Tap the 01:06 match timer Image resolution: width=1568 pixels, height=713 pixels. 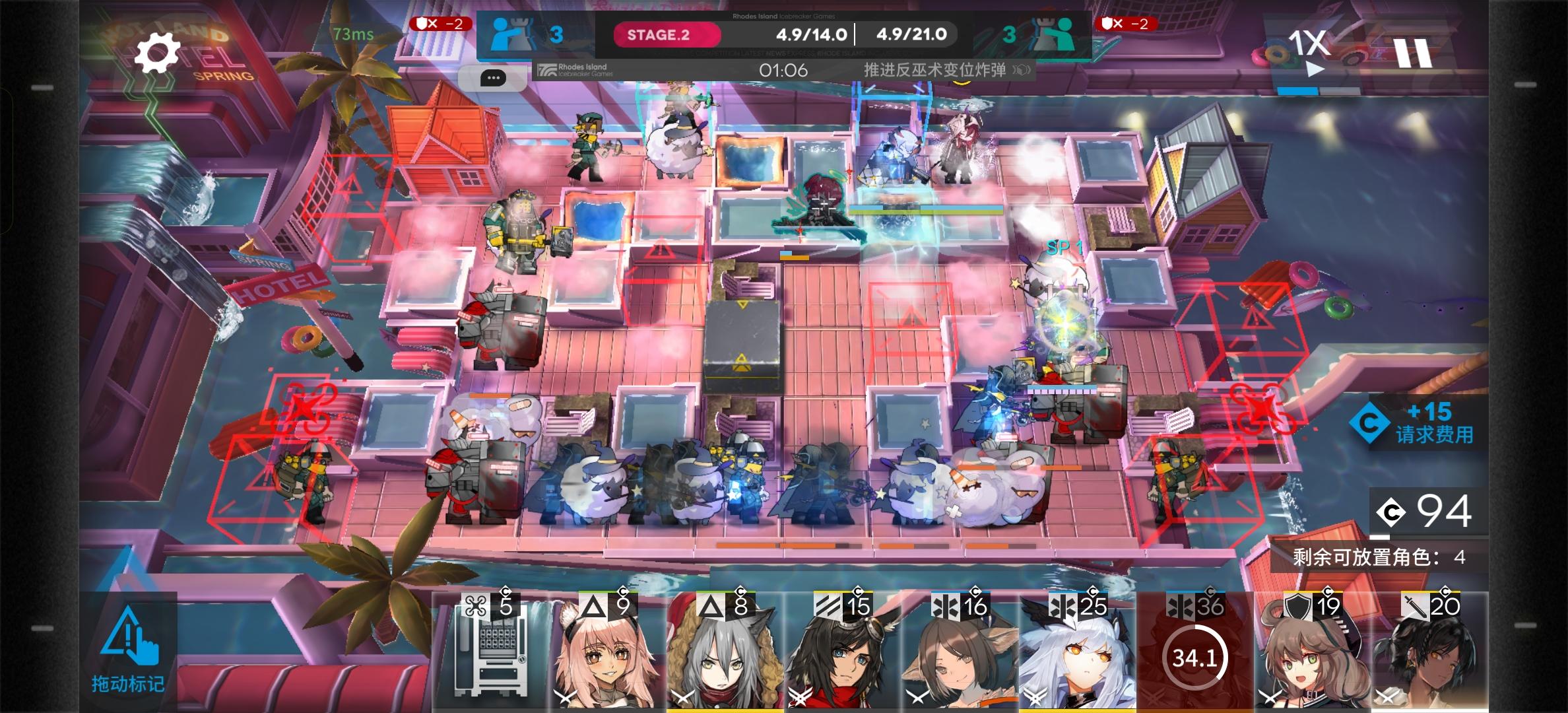pyautogui.click(x=782, y=70)
